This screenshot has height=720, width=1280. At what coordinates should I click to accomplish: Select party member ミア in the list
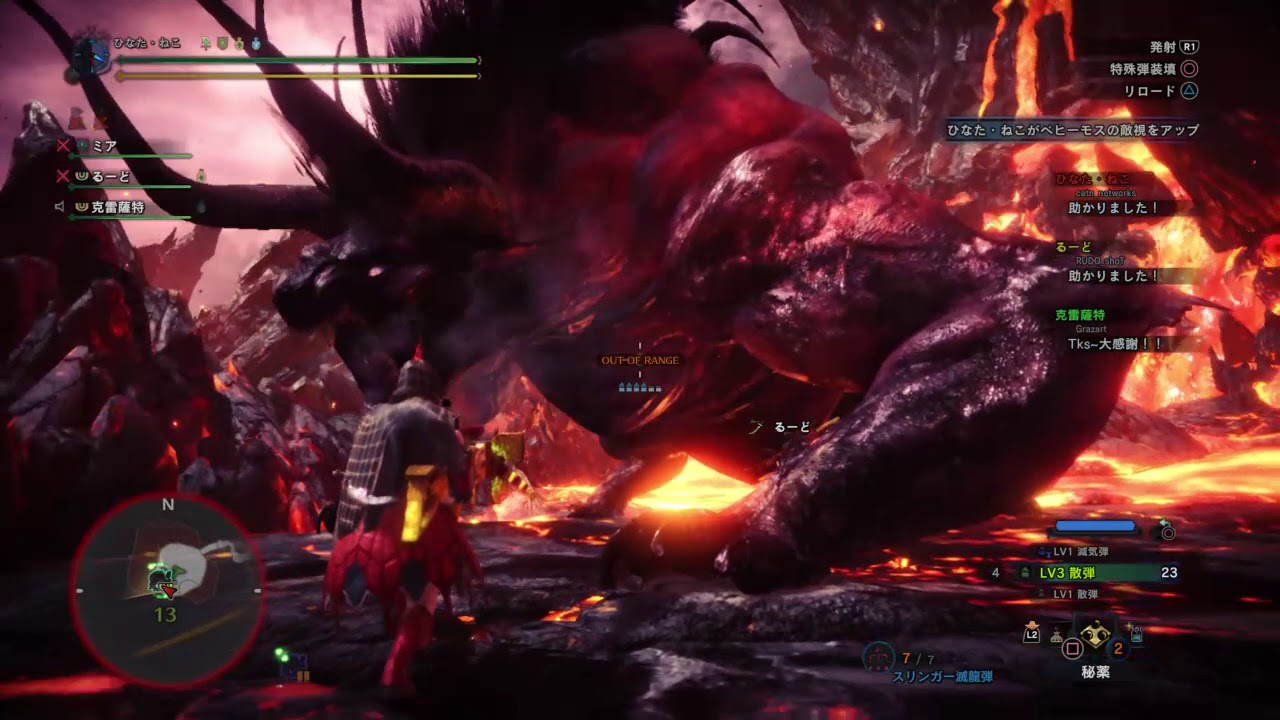(x=105, y=146)
